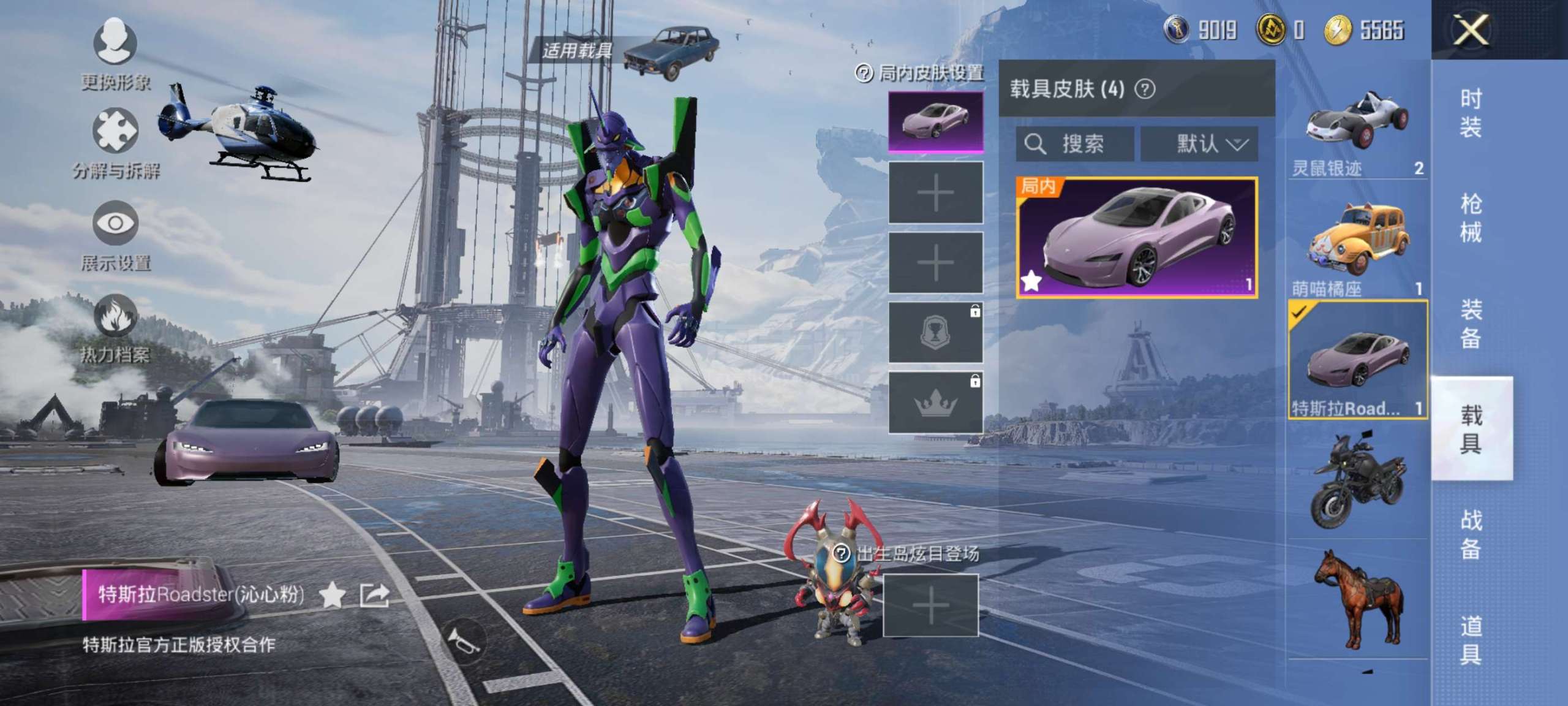Switch to the 枪械 firearms tab

tap(1470, 218)
